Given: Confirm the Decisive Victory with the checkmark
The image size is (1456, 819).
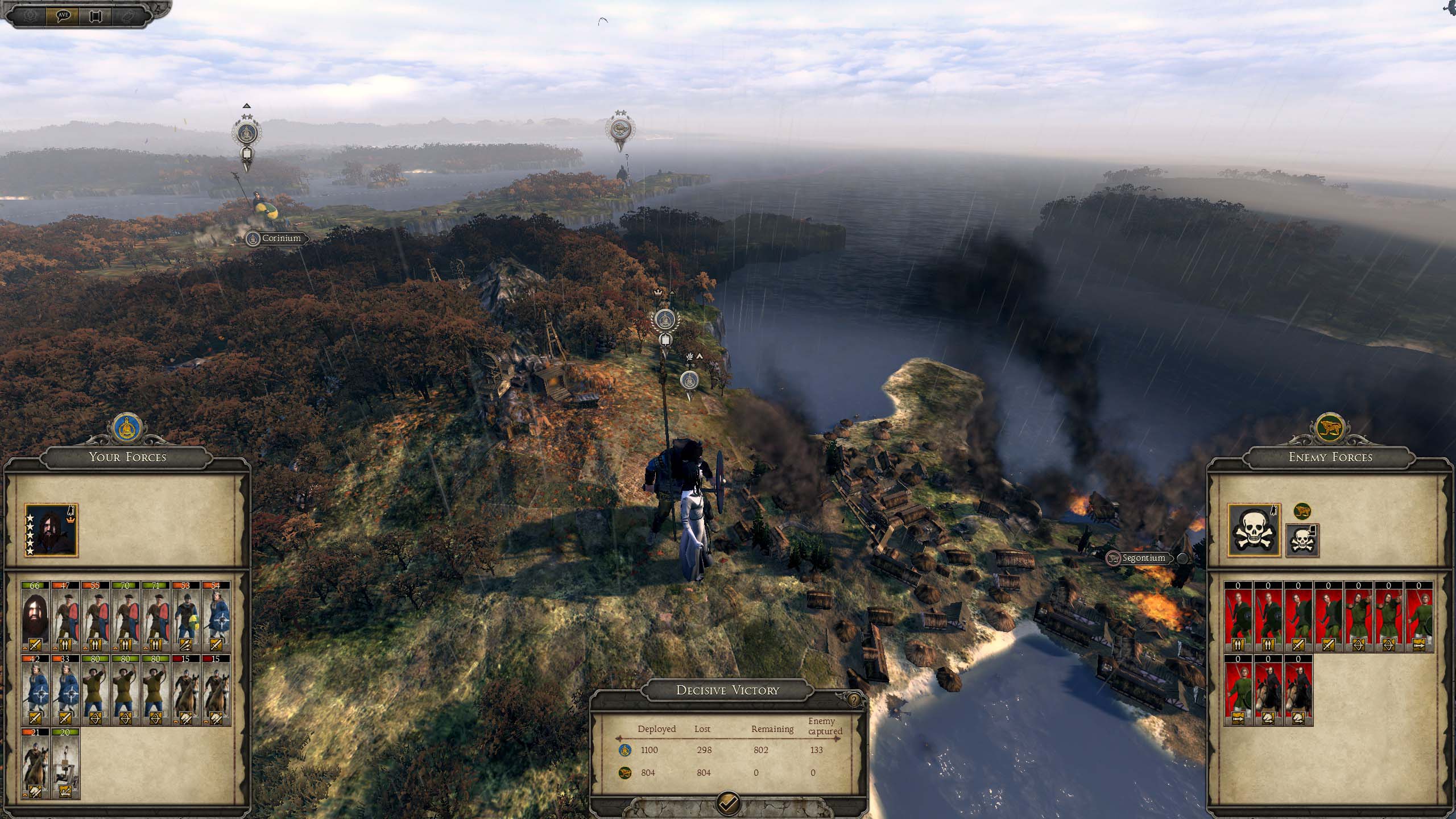Looking at the screenshot, I should 729,803.
